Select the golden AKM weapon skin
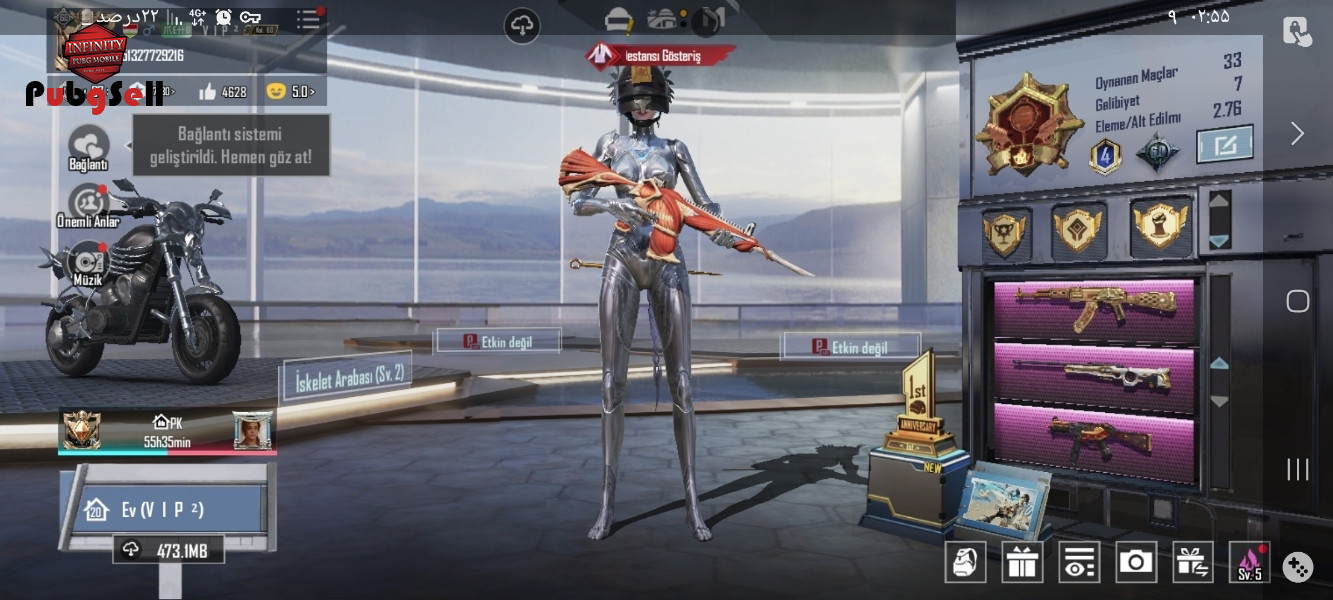The width and height of the screenshot is (1333, 600). point(1095,307)
